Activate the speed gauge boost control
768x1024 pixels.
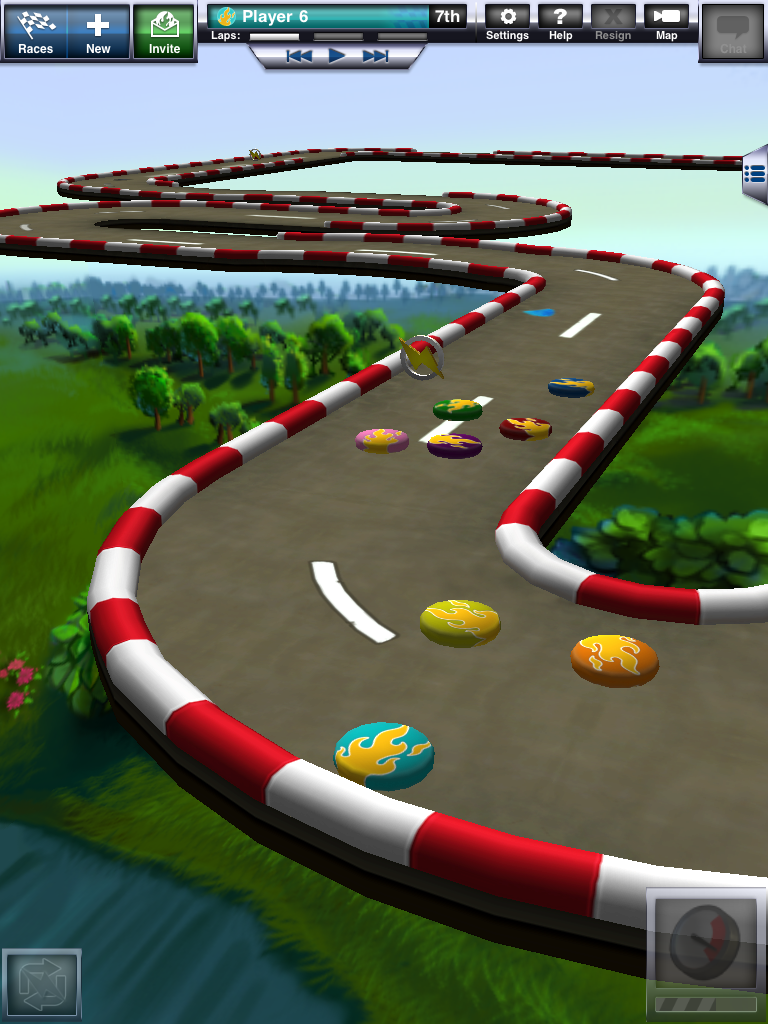pos(705,942)
